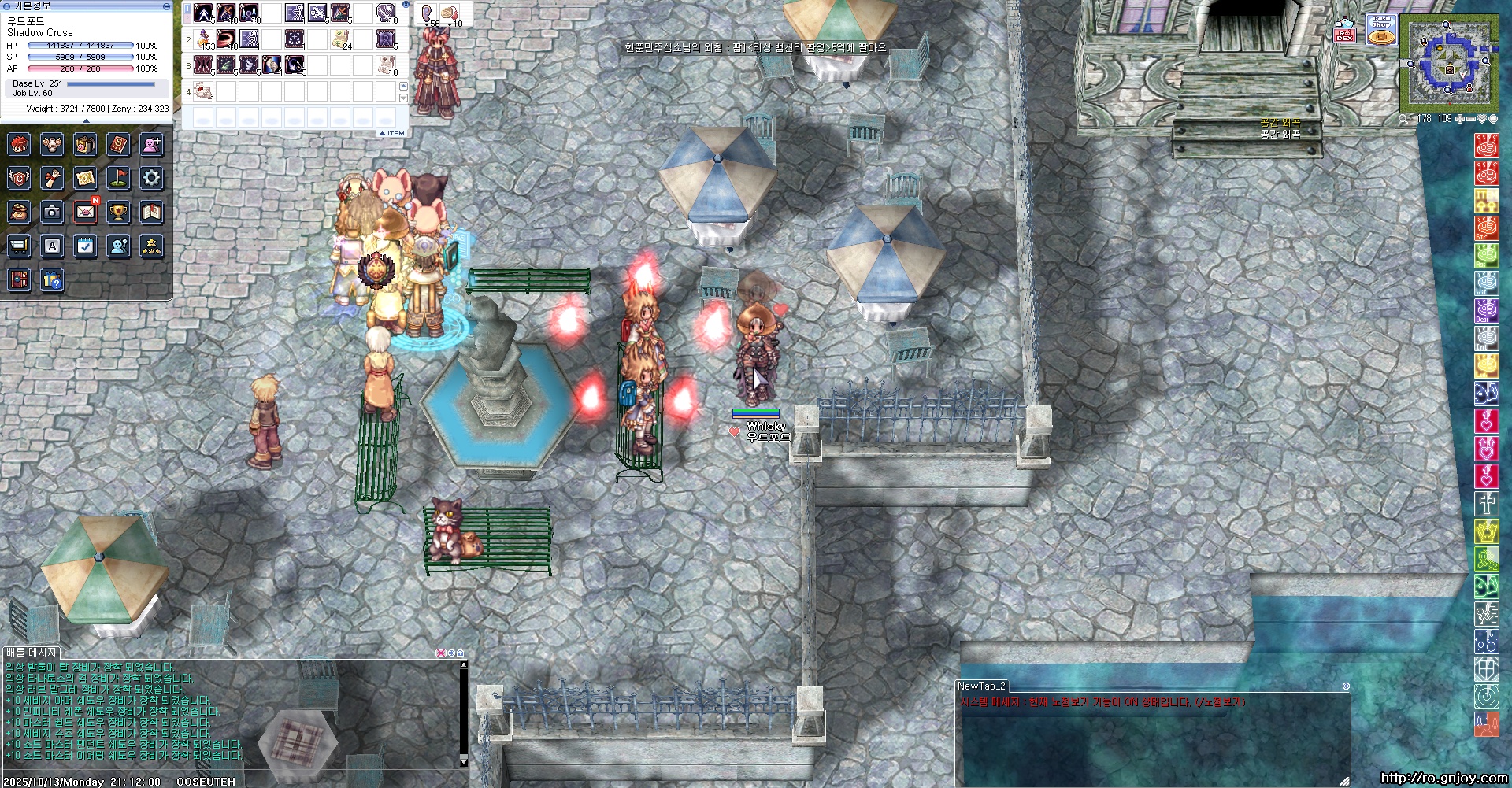The image size is (1512, 788).
Task: Open the attendance calendar check icon
Action: pyautogui.click(x=85, y=246)
